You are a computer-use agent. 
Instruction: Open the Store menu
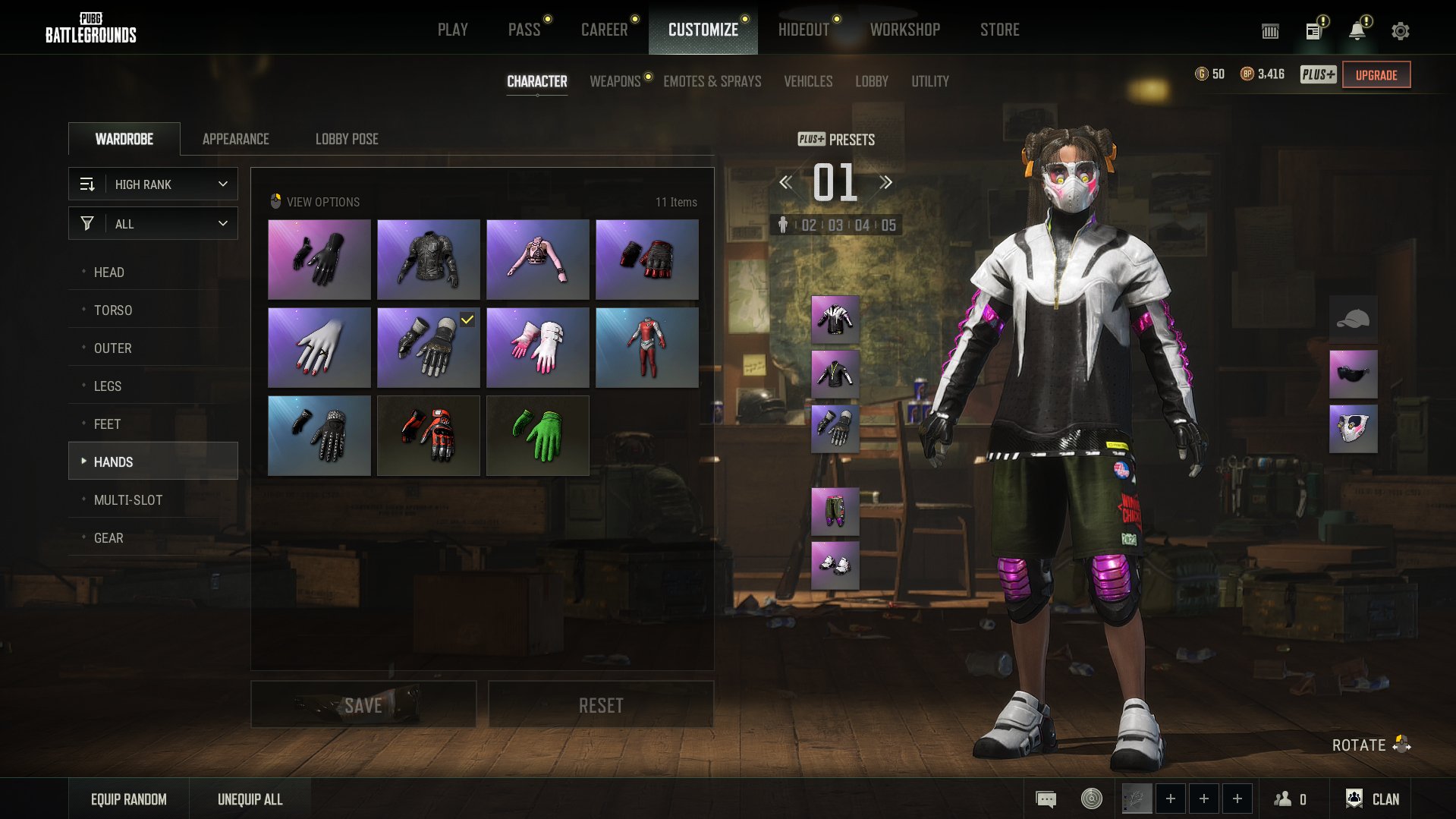(x=999, y=30)
